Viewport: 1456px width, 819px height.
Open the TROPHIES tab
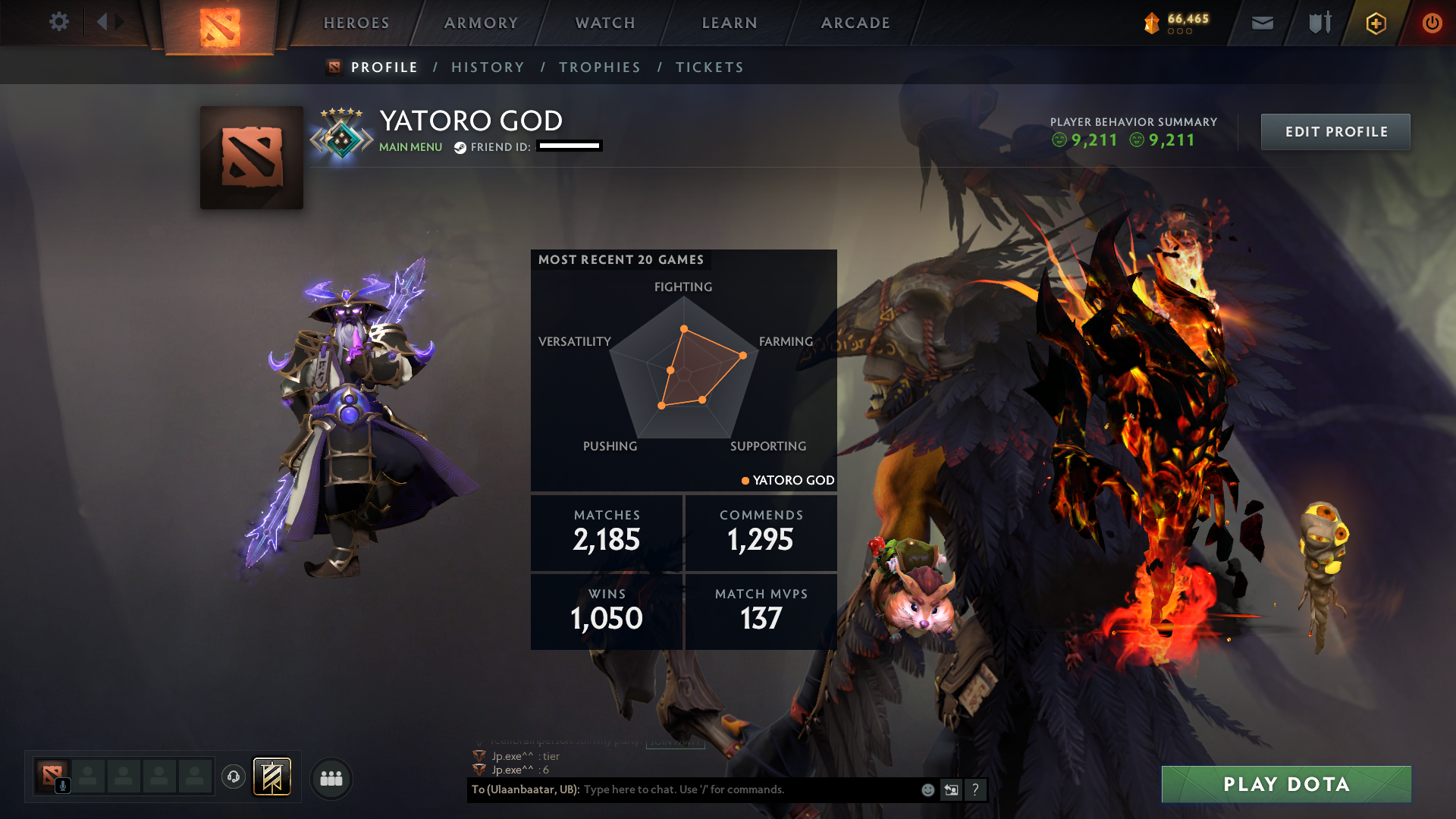pyautogui.click(x=599, y=67)
